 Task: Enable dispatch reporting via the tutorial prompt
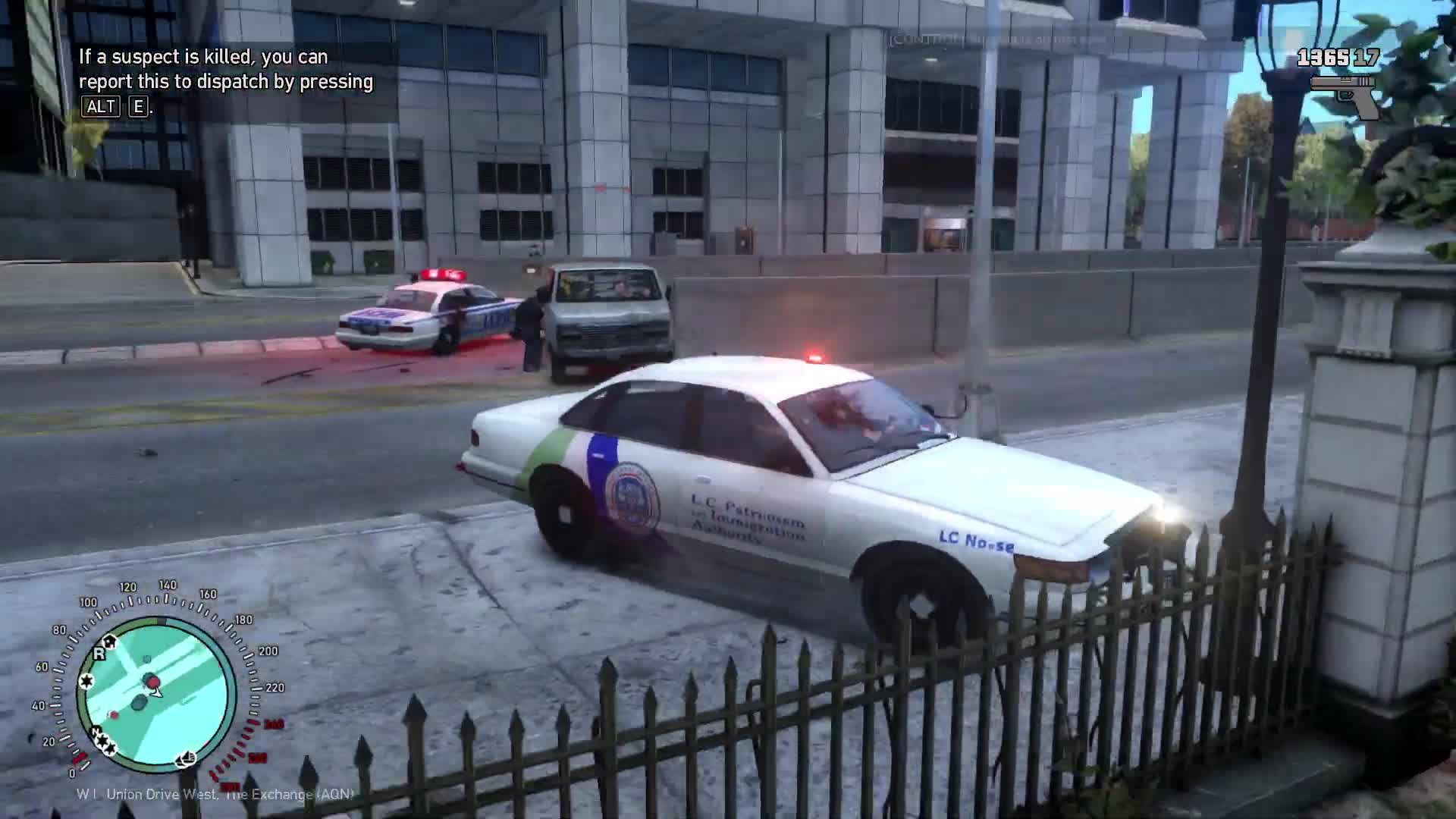click(224, 81)
